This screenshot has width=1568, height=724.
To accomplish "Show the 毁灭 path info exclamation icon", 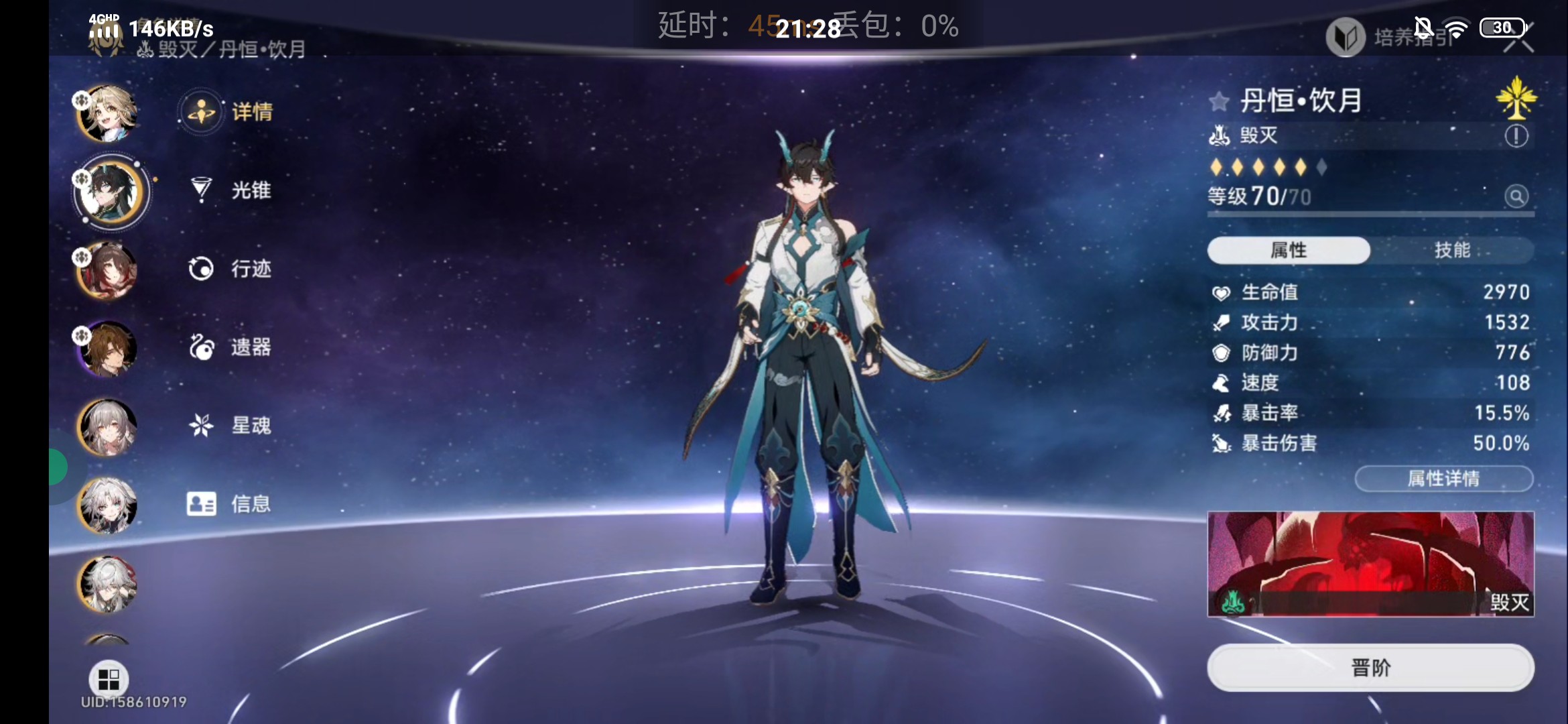I will tap(1516, 136).
